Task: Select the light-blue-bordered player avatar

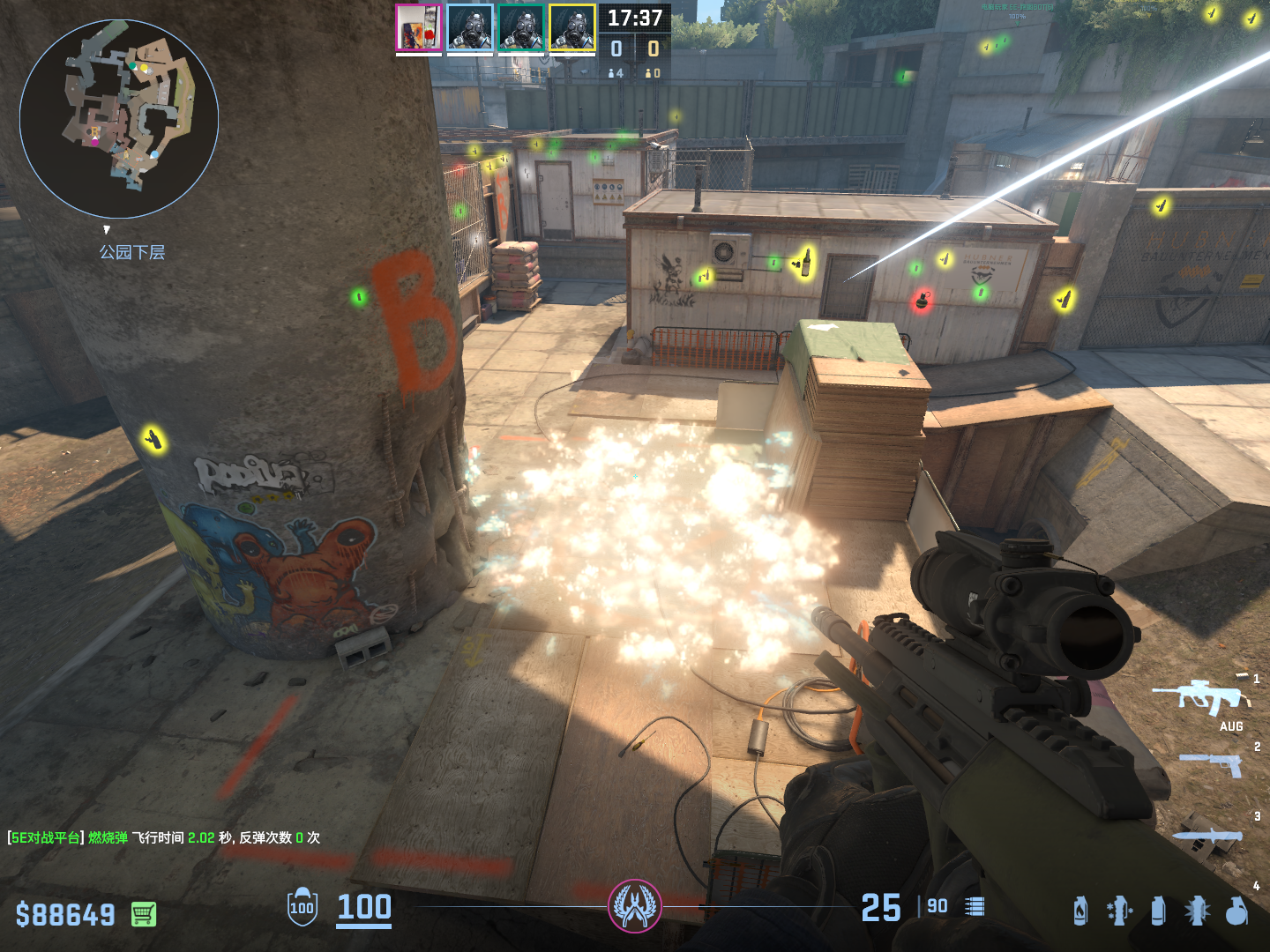Action: click(x=469, y=28)
